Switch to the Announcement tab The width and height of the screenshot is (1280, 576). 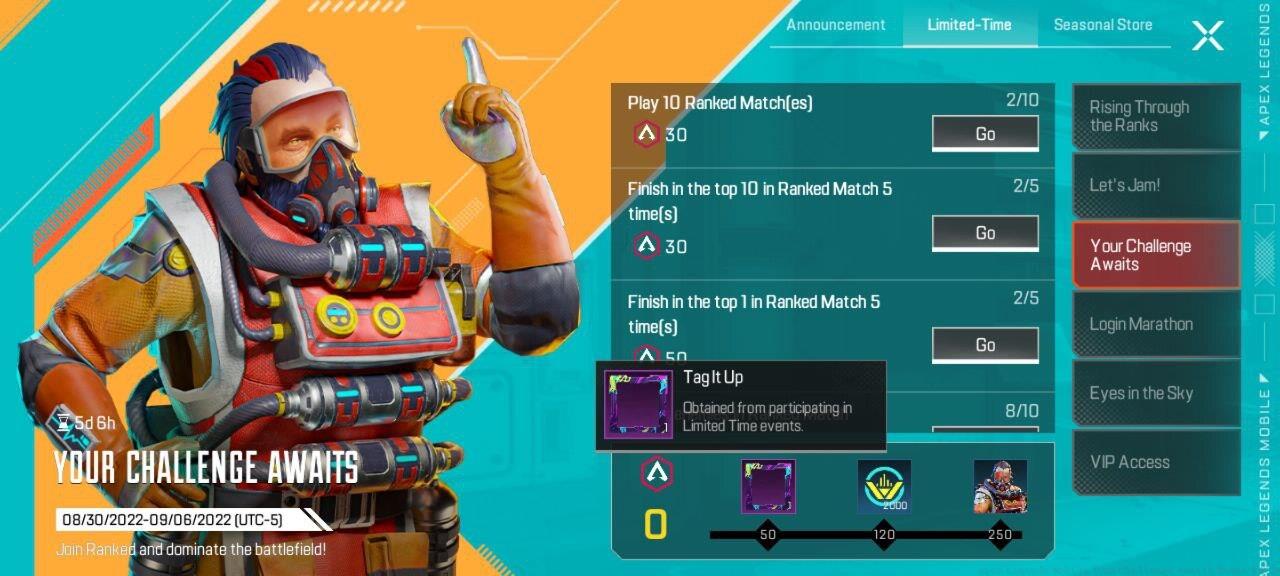[835, 25]
